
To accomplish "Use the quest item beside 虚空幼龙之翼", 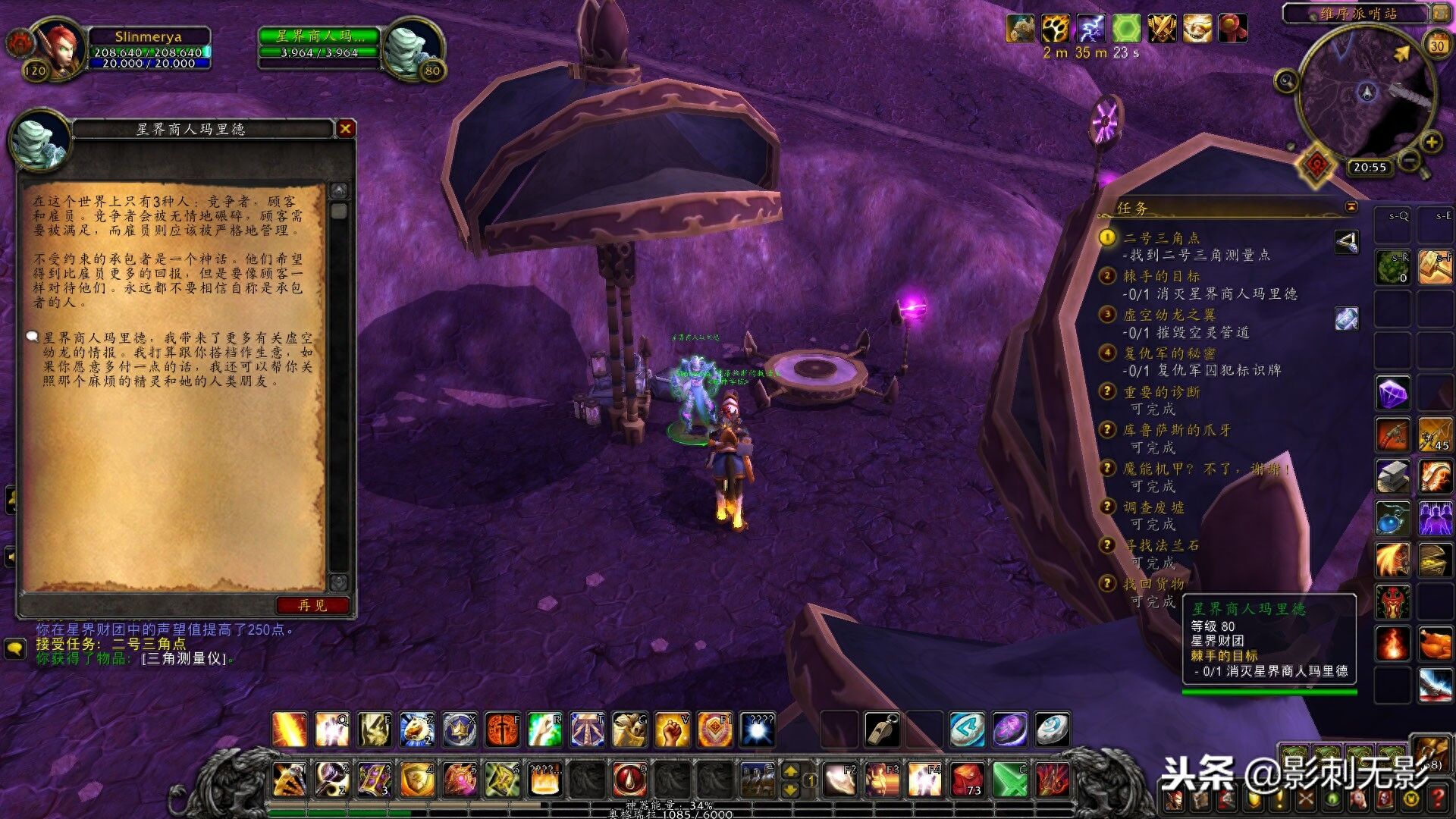I will tap(1347, 318).
